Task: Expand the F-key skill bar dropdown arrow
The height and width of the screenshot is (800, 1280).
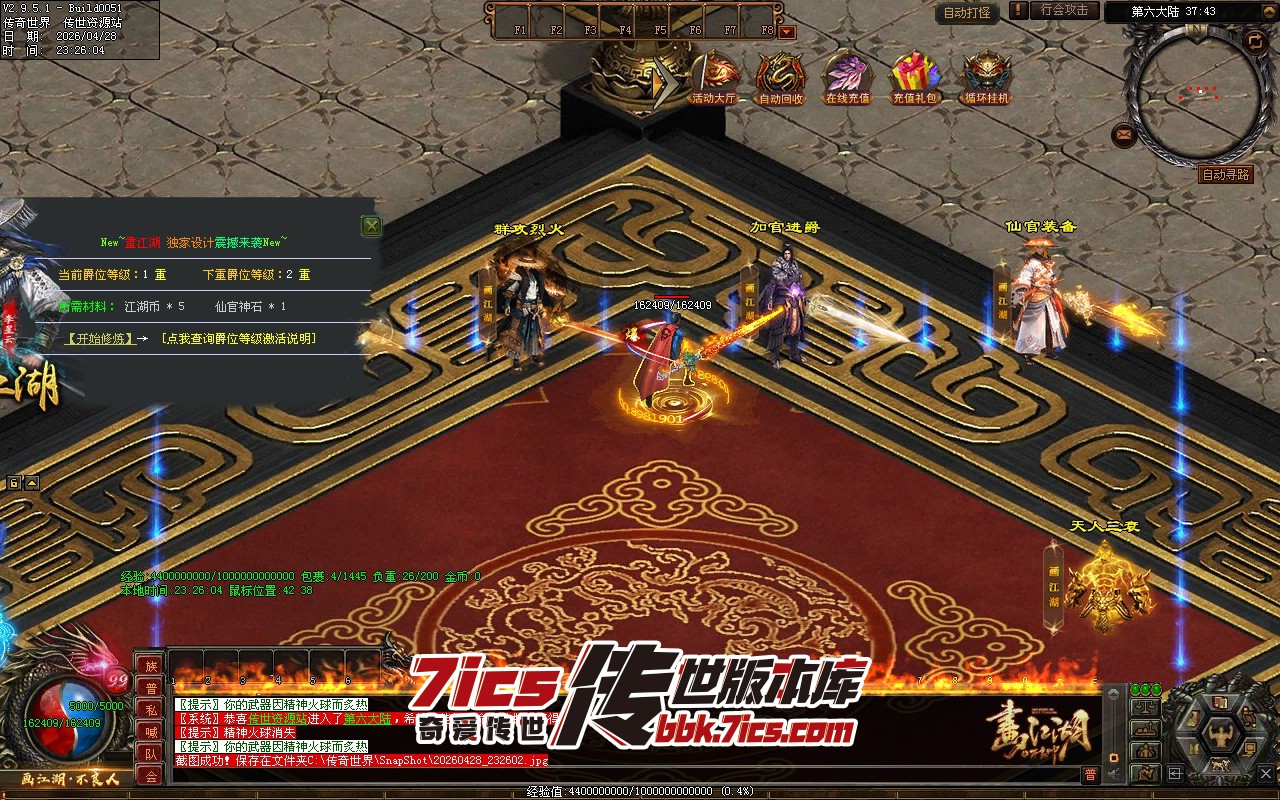Action: [787, 31]
